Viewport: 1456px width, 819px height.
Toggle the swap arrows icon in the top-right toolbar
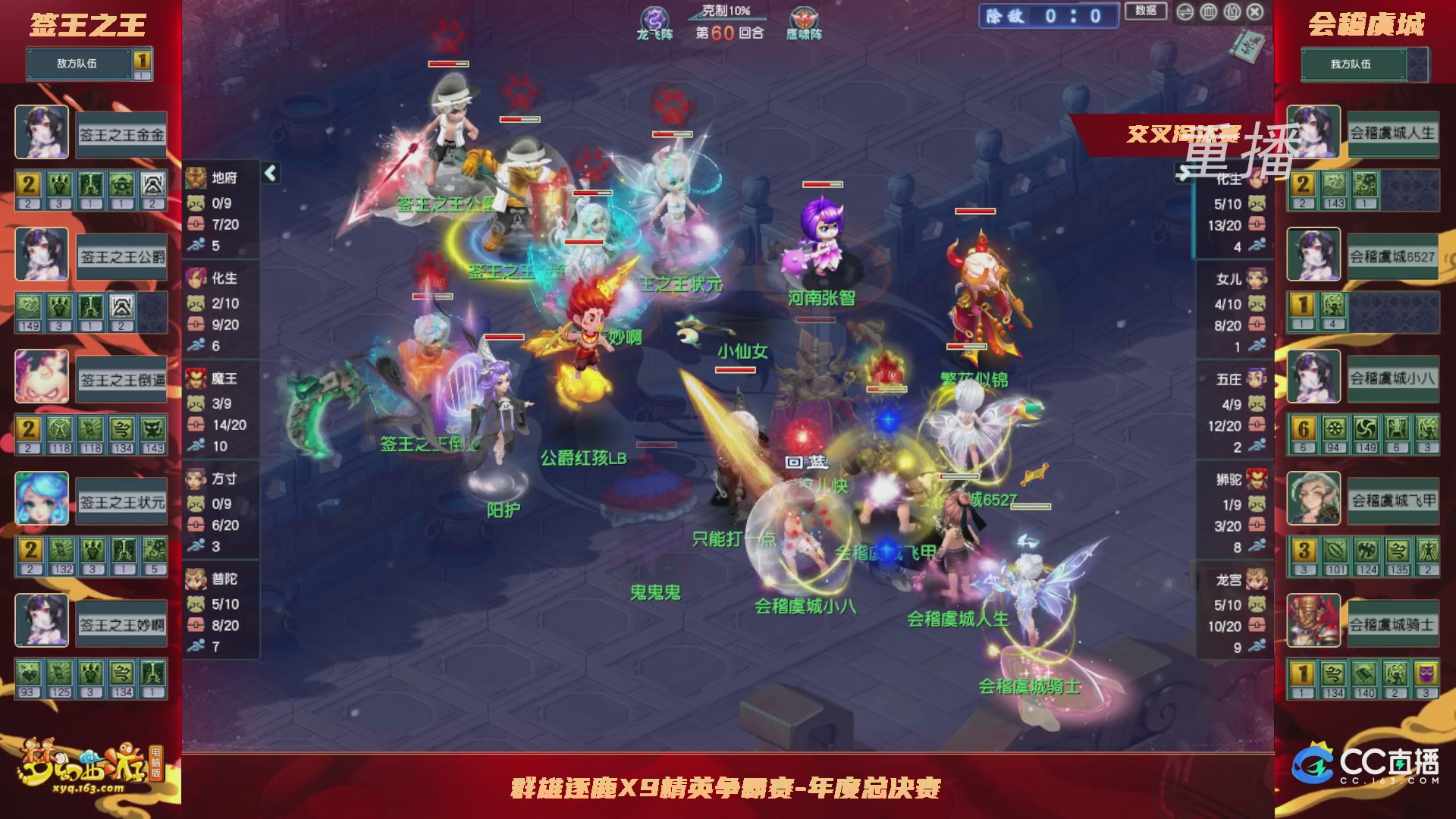[1185, 12]
